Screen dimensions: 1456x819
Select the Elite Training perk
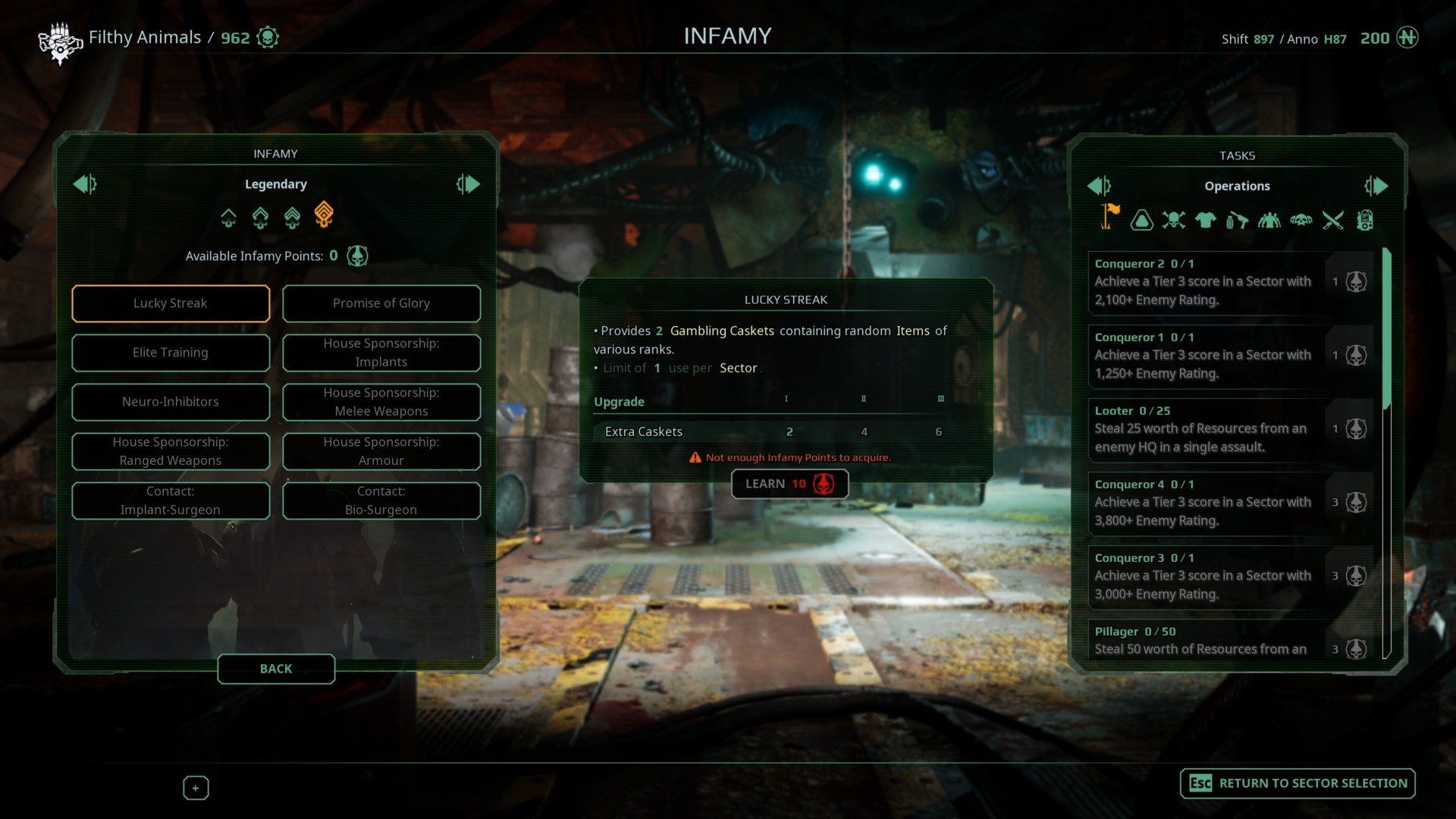coord(171,353)
